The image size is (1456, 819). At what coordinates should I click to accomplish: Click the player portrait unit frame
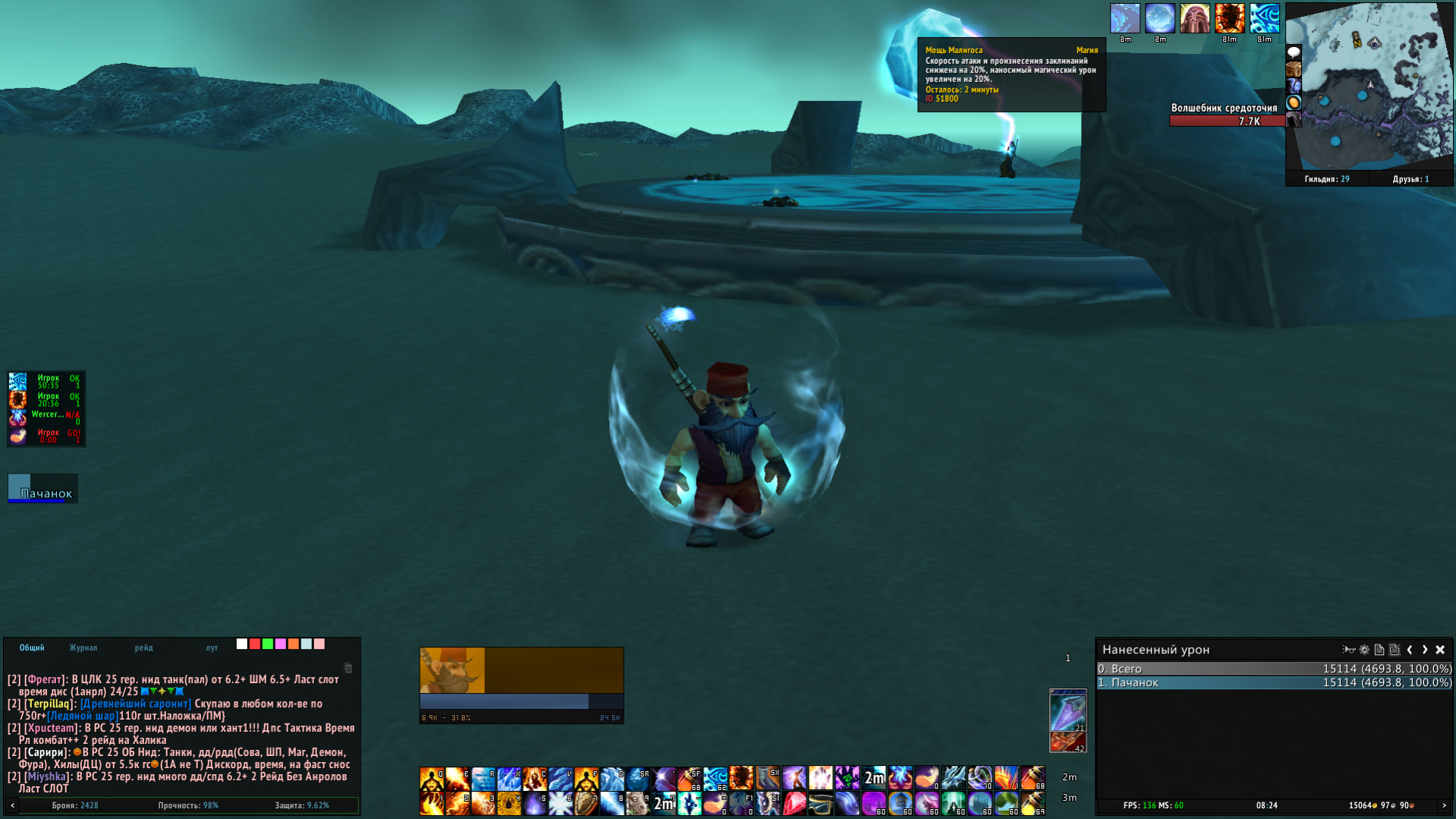(x=452, y=670)
